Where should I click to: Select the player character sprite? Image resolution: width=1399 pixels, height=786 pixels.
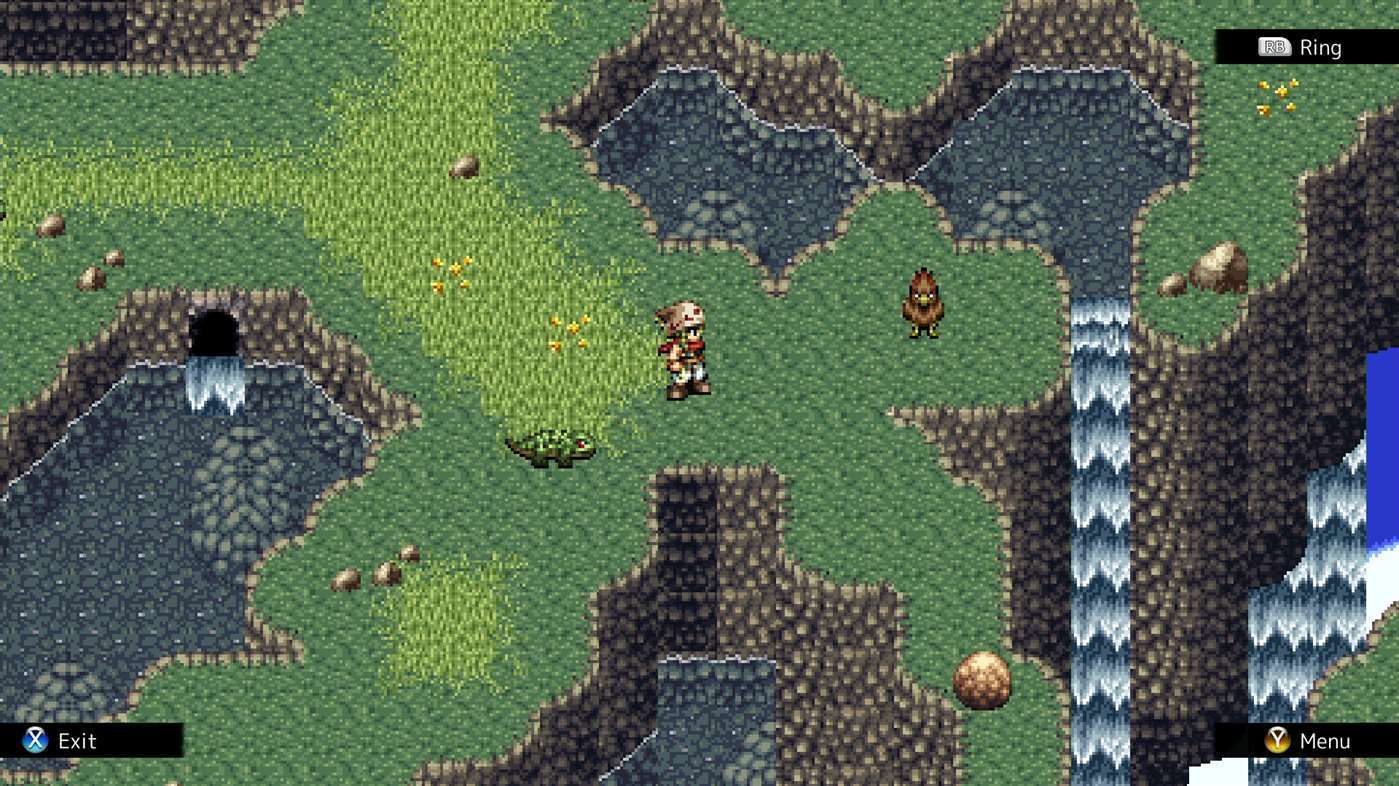click(x=684, y=350)
